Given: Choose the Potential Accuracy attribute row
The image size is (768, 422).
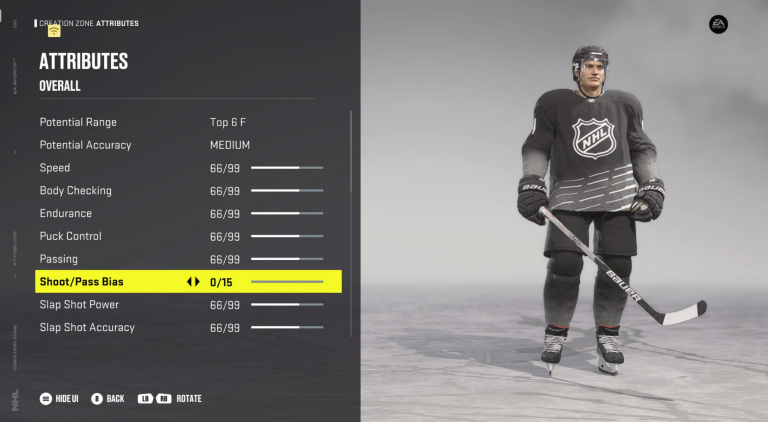Looking at the screenshot, I should tap(85, 145).
